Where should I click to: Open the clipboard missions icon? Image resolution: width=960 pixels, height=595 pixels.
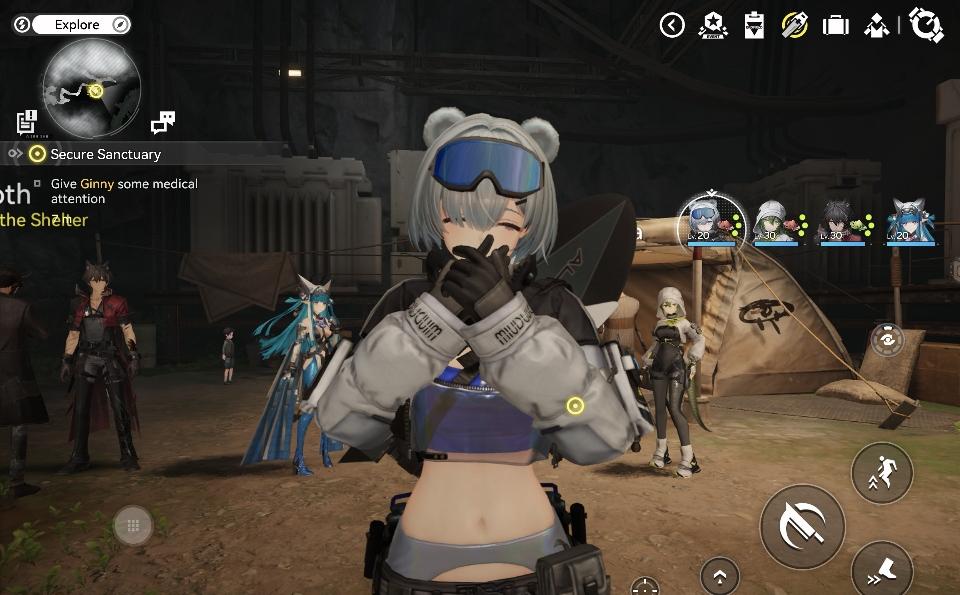(x=754, y=25)
